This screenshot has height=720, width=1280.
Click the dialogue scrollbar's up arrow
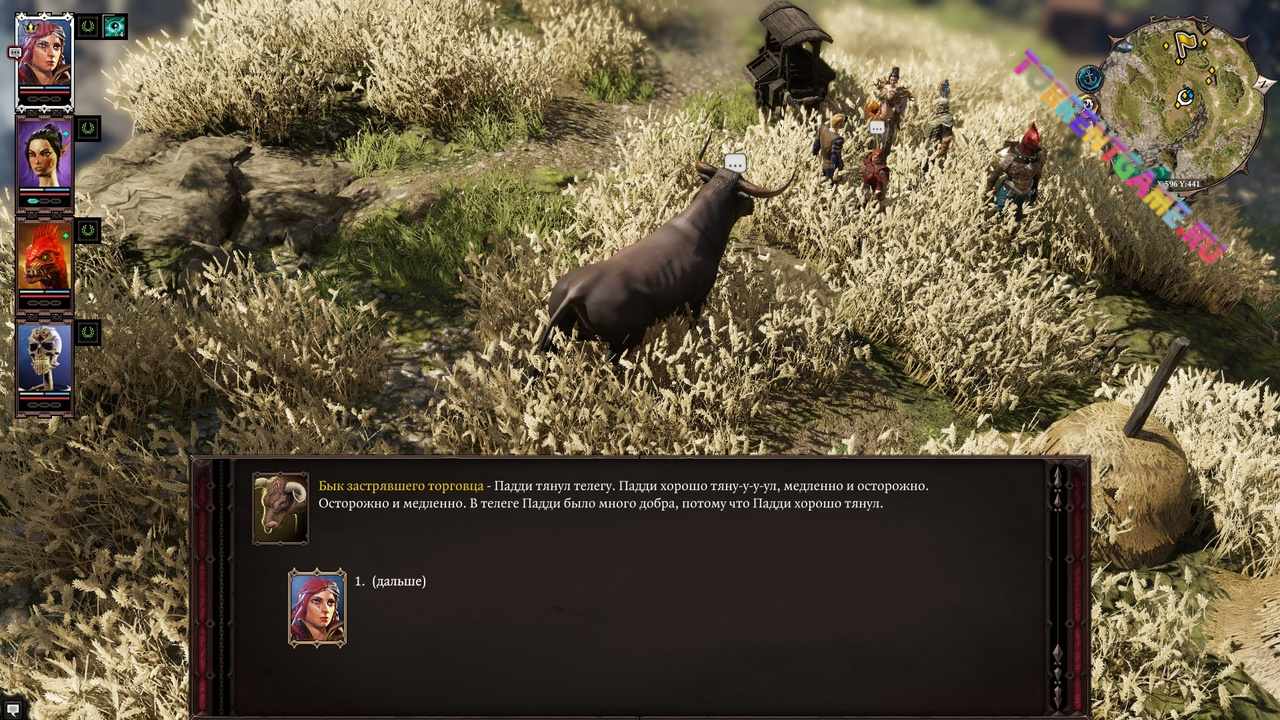(x=1058, y=476)
